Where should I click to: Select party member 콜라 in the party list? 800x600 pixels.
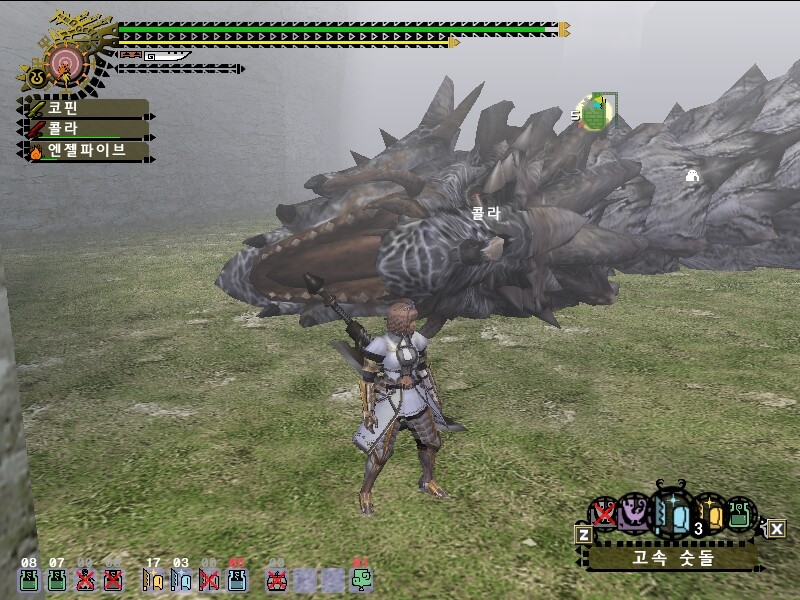point(85,129)
